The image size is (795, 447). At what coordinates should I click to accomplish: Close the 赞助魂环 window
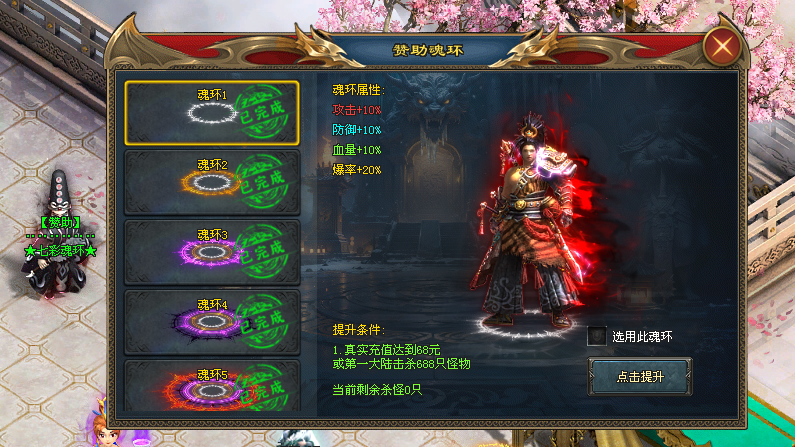click(722, 47)
